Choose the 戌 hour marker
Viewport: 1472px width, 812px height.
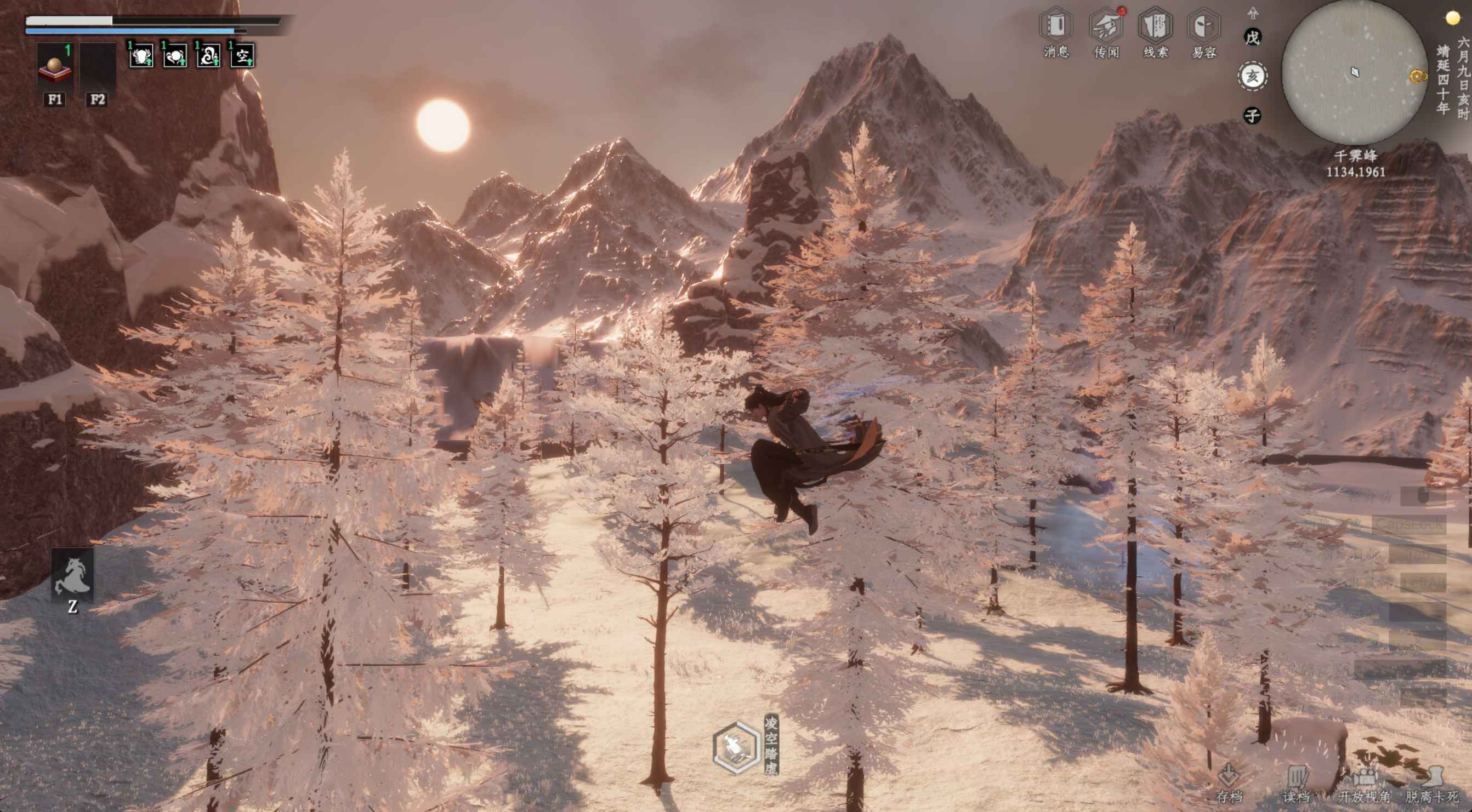tap(1252, 38)
